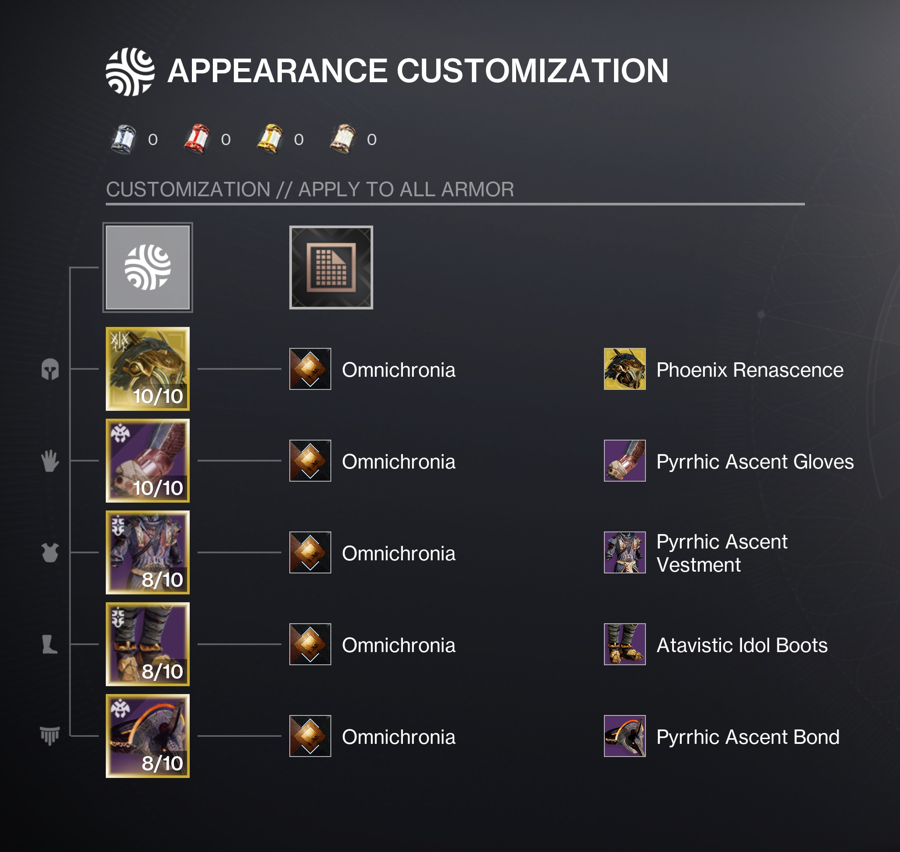Select the helmet armor slot
The height and width of the screenshot is (852, 900).
[148, 369]
